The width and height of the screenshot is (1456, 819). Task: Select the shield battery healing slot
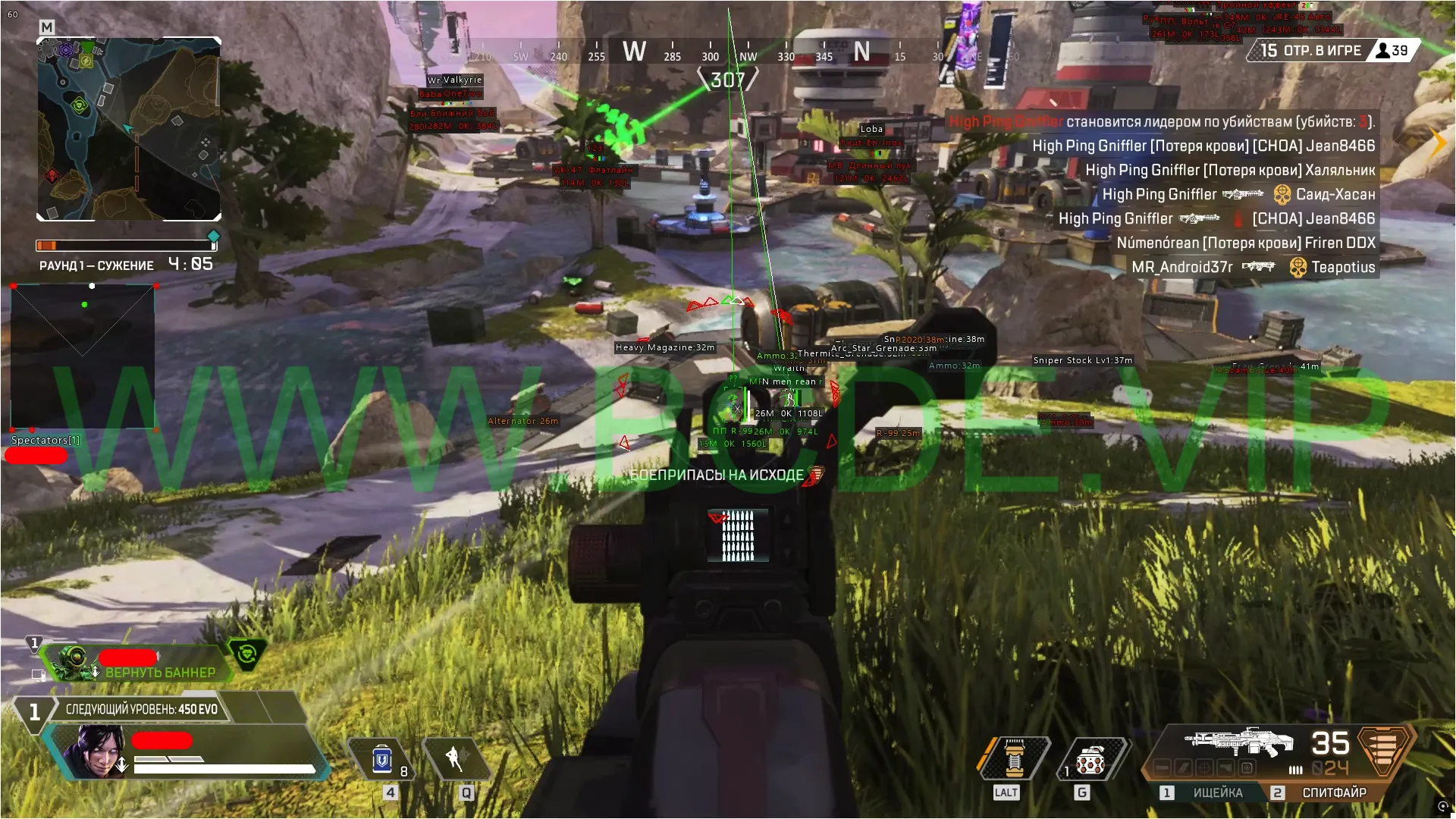381,759
